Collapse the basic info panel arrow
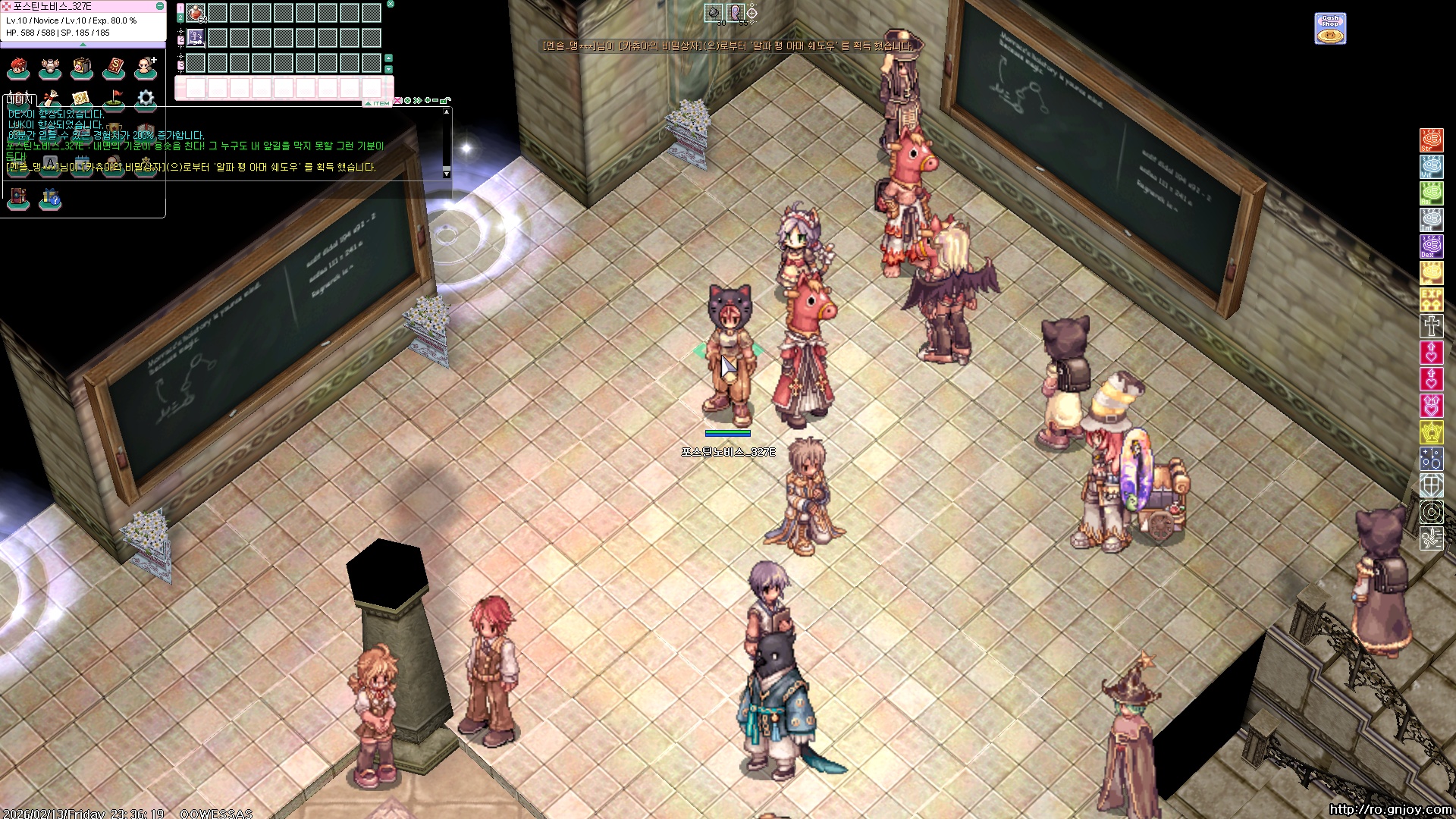Viewport: 1456px width, 819px height. [x=83, y=45]
